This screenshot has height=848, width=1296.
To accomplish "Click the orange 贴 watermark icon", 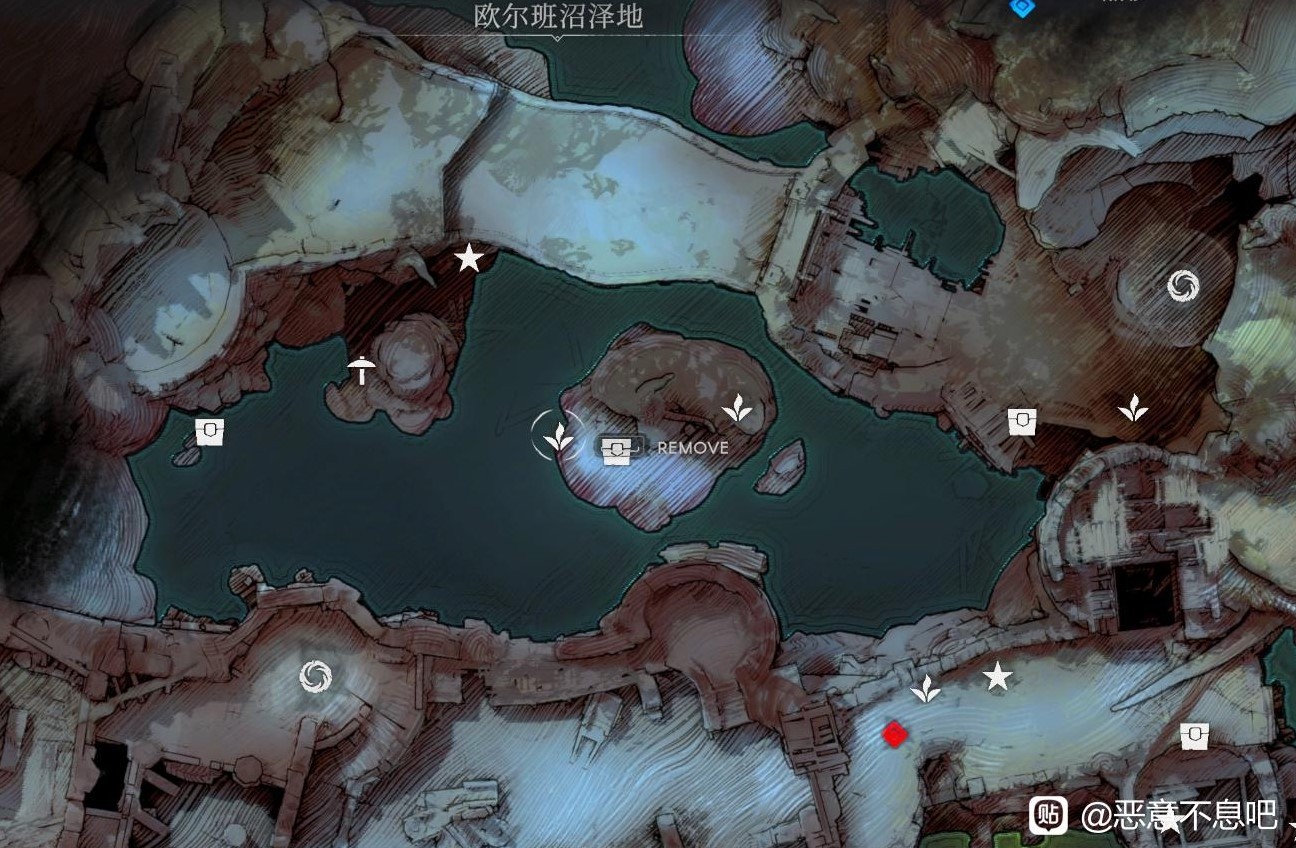I will [x=1046, y=813].
